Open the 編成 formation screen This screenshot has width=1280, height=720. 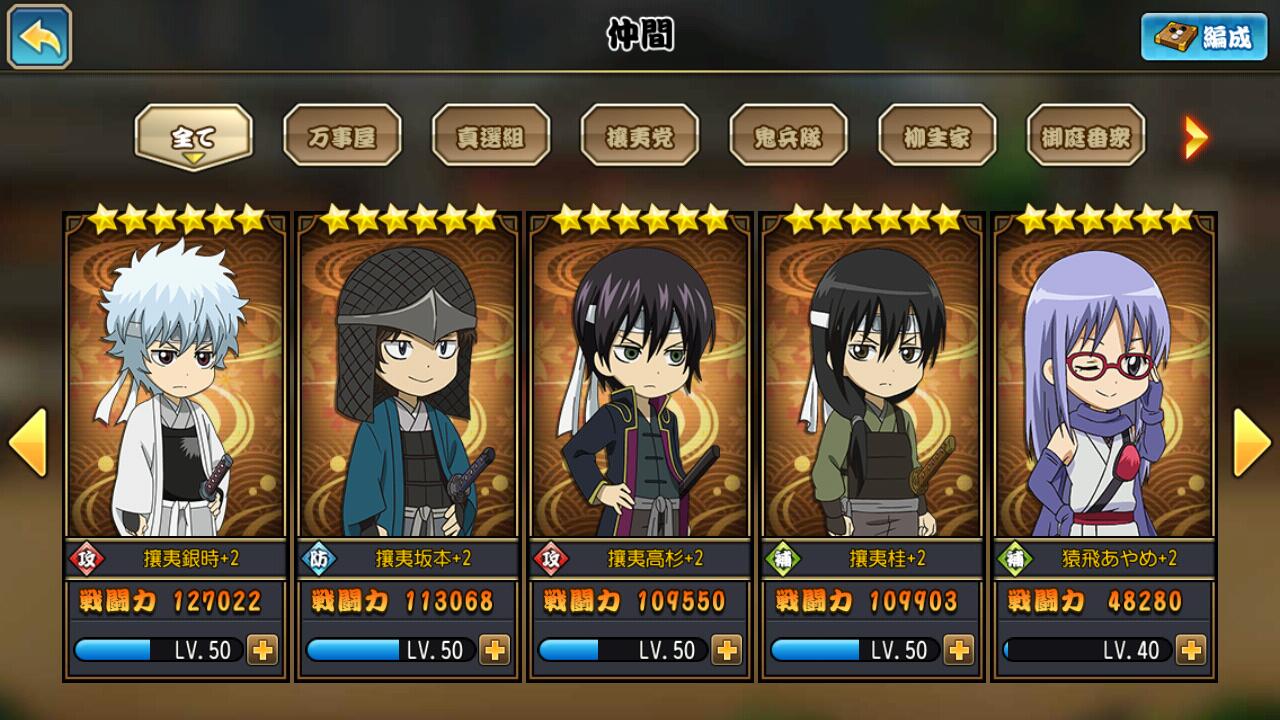click(1203, 37)
